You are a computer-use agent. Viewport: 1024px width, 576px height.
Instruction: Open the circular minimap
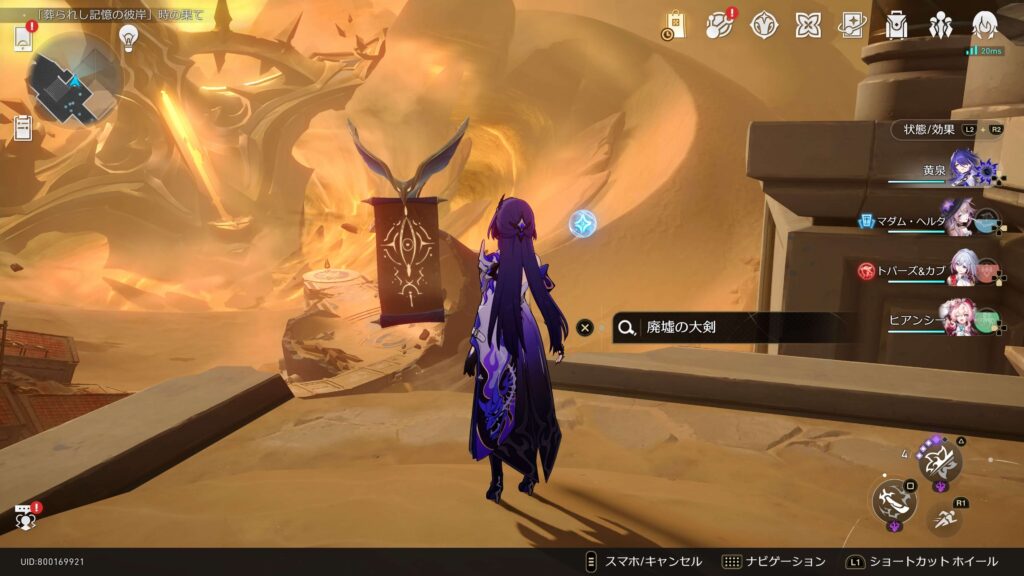[75, 82]
